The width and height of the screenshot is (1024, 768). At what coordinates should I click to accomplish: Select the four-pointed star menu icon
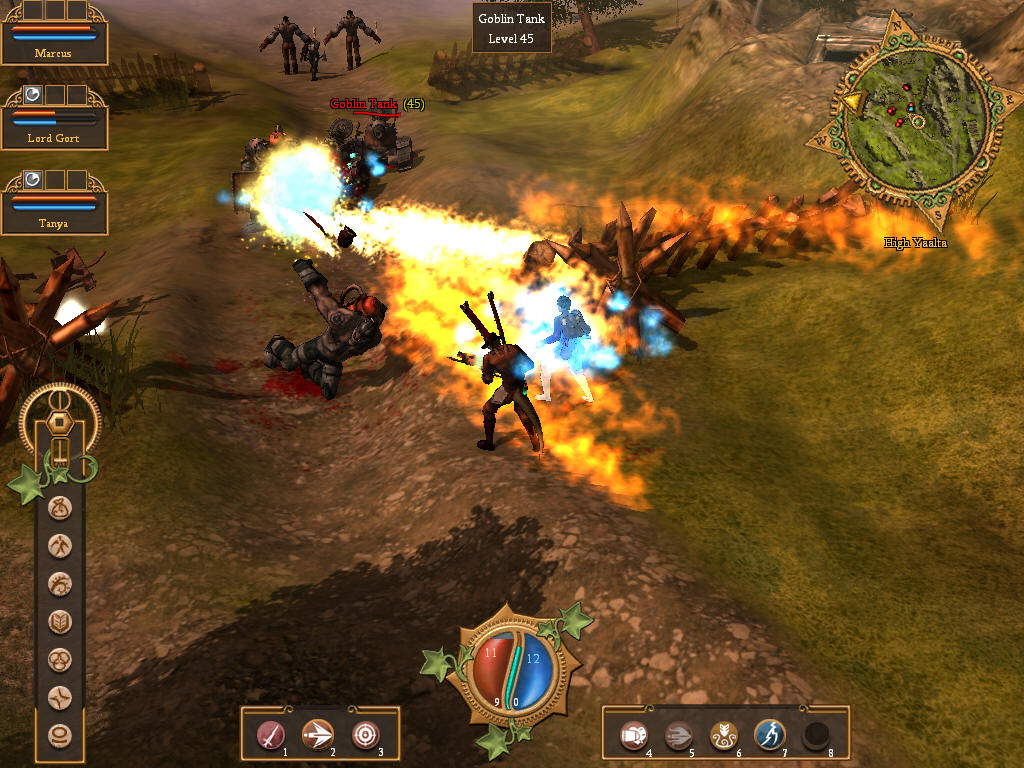point(61,698)
